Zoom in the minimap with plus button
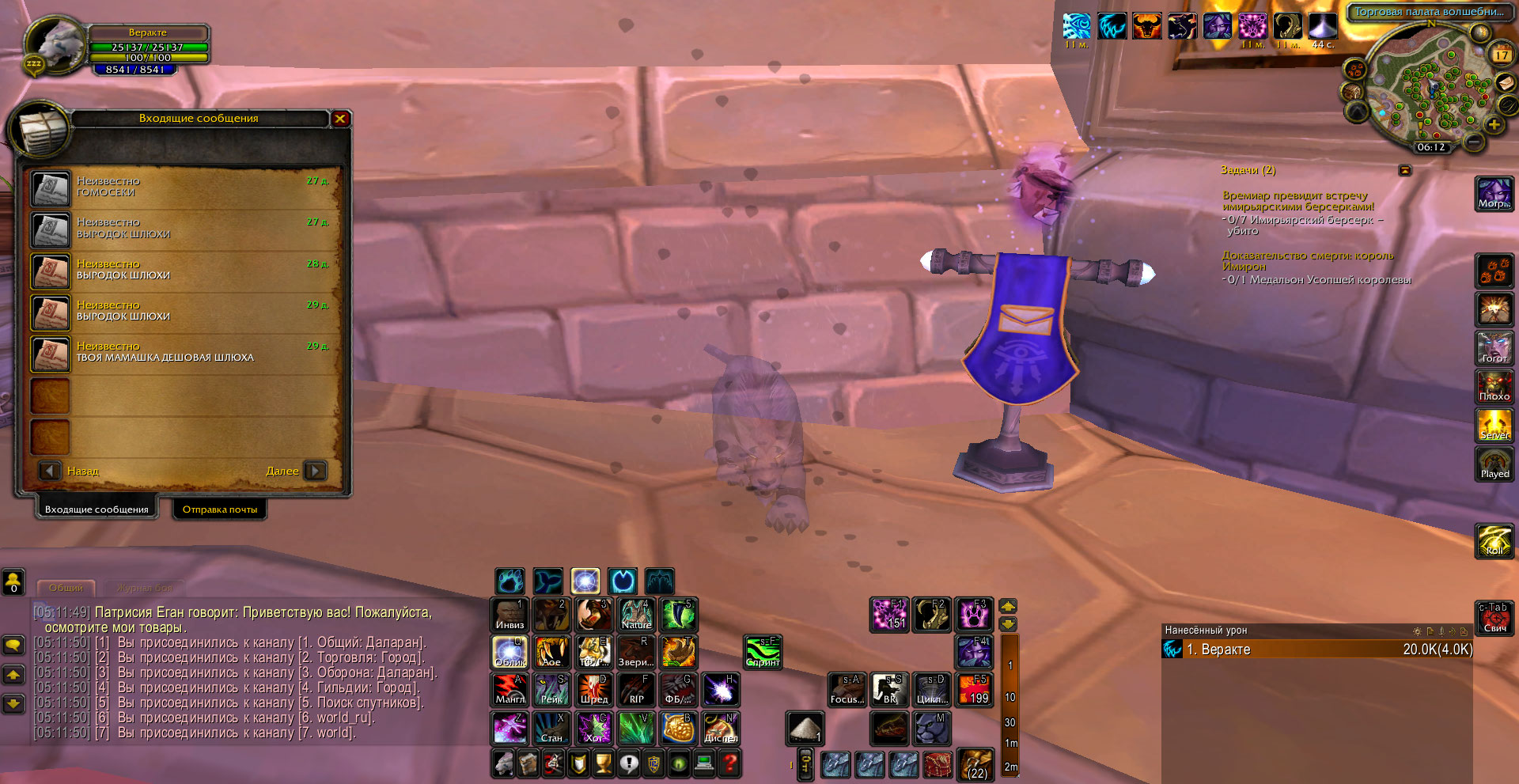This screenshot has width=1519, height=784. (1493, 125)
